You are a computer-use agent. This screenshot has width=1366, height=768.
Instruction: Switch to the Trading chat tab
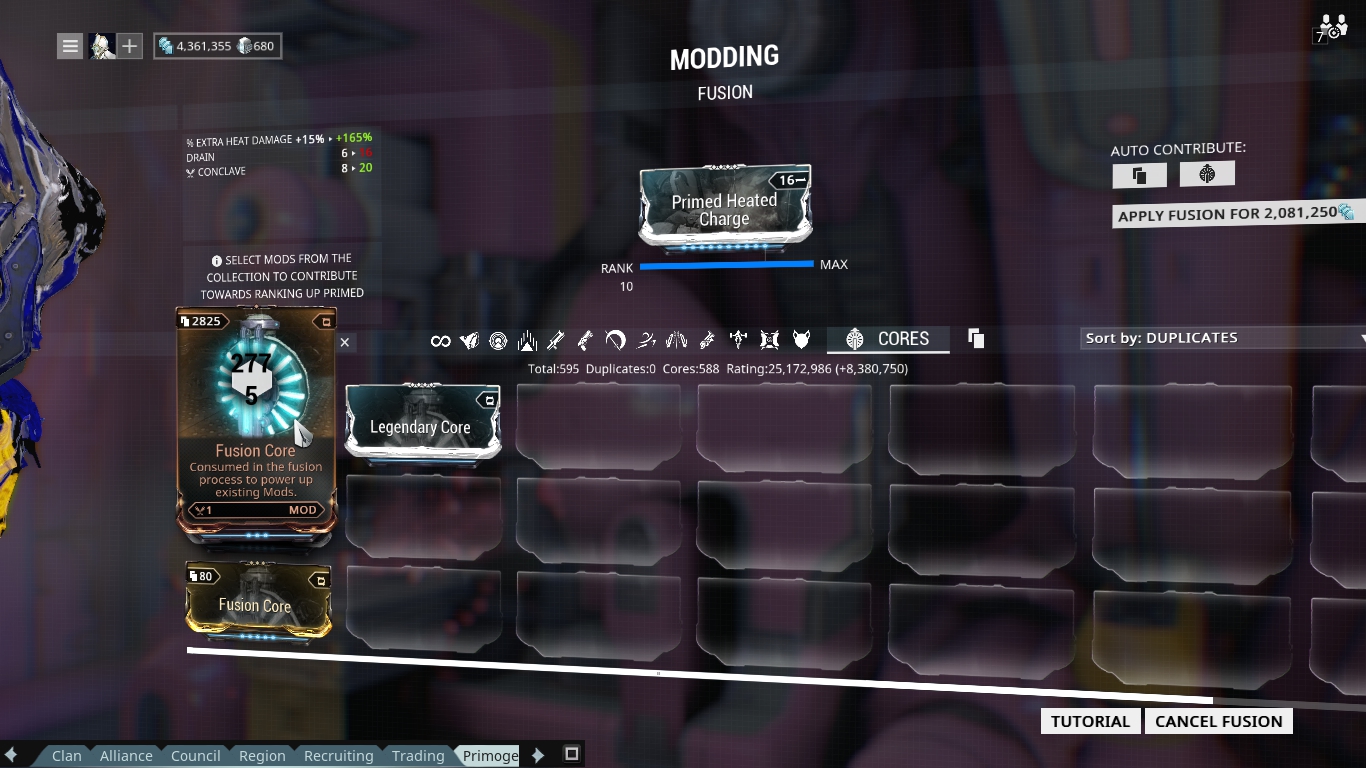[418, 755]
